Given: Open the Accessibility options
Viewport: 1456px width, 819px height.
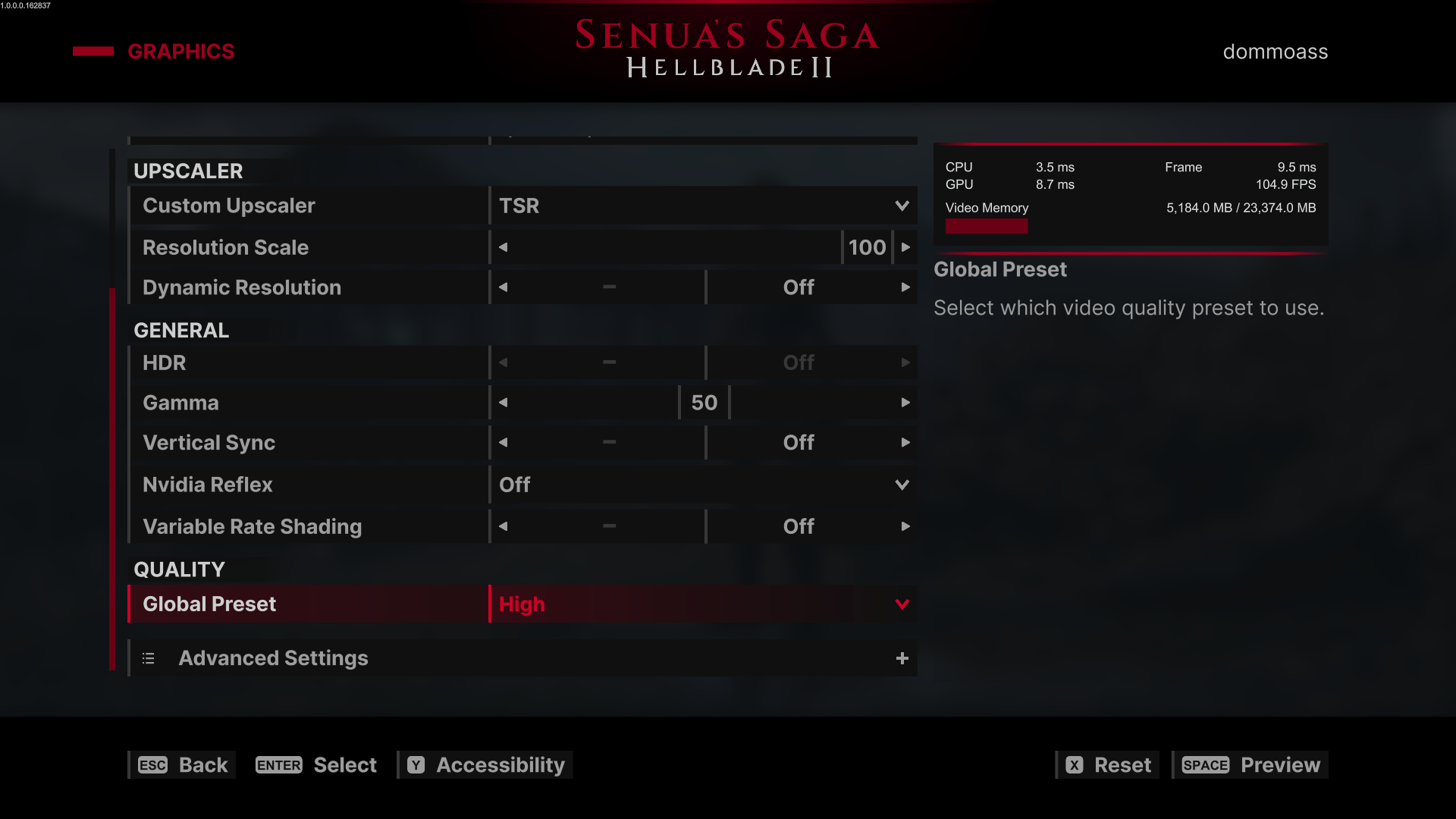Looking at the screenshot, I should pyautogui.click(x=486, y=765).
